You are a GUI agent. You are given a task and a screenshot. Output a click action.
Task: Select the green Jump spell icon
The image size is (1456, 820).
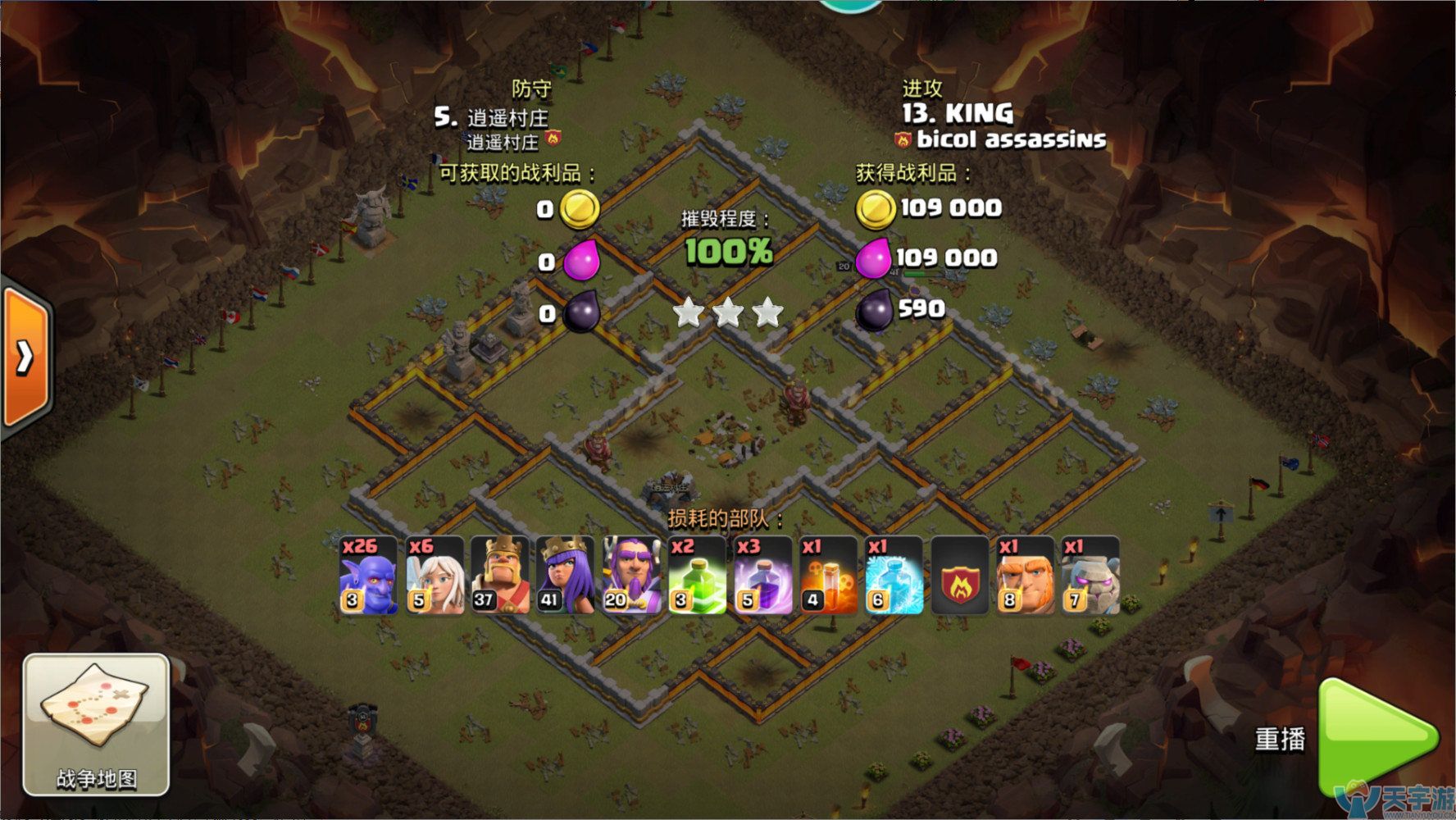click(697, 576)
